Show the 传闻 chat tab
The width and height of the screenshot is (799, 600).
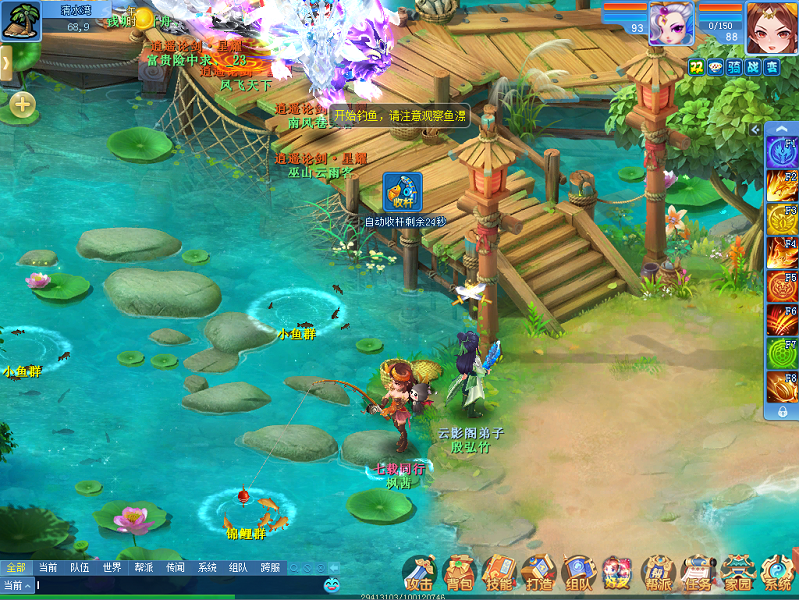(x=175, y=567)
